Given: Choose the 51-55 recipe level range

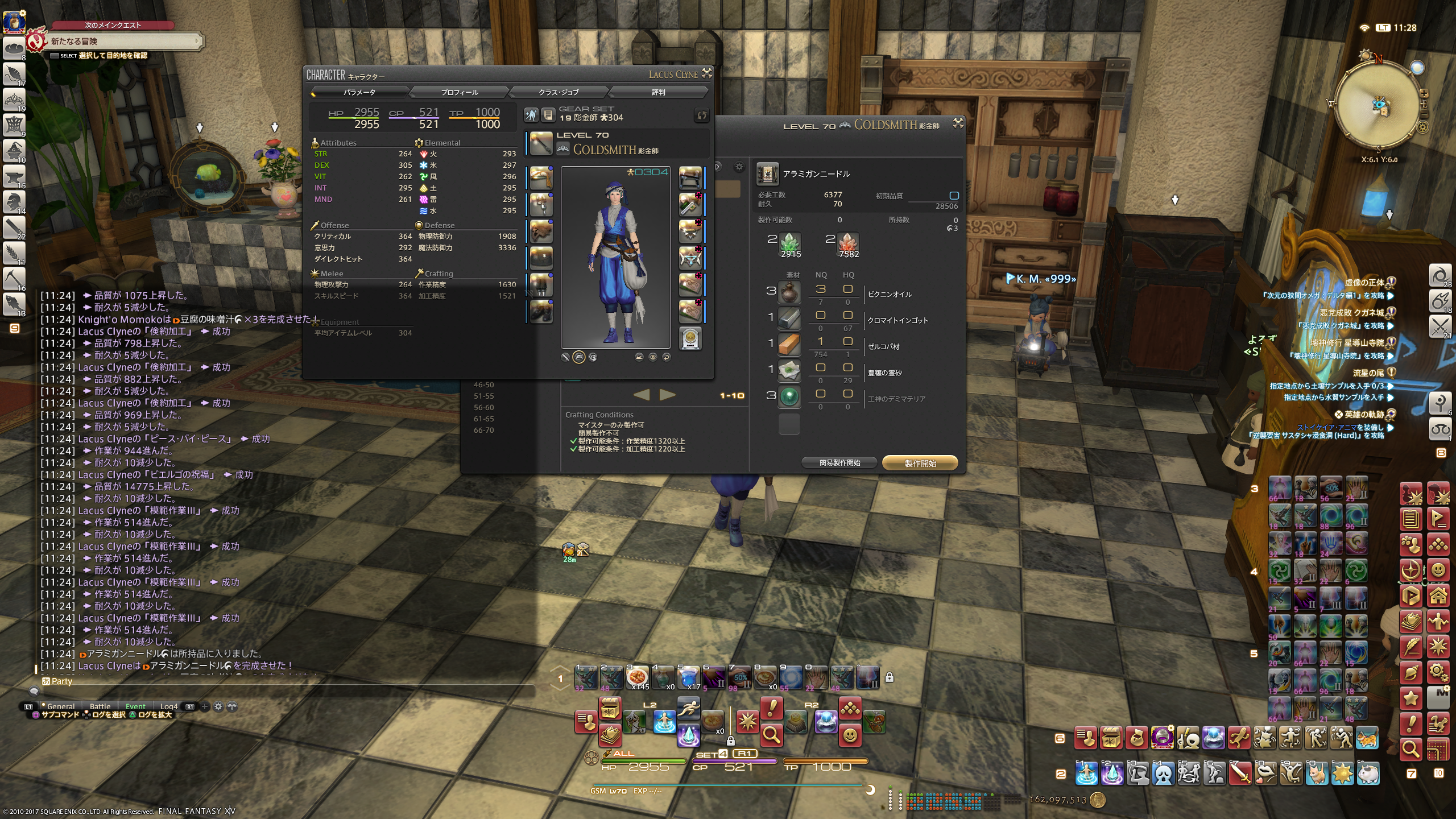Looking at the screenshot, I should 483,396.
